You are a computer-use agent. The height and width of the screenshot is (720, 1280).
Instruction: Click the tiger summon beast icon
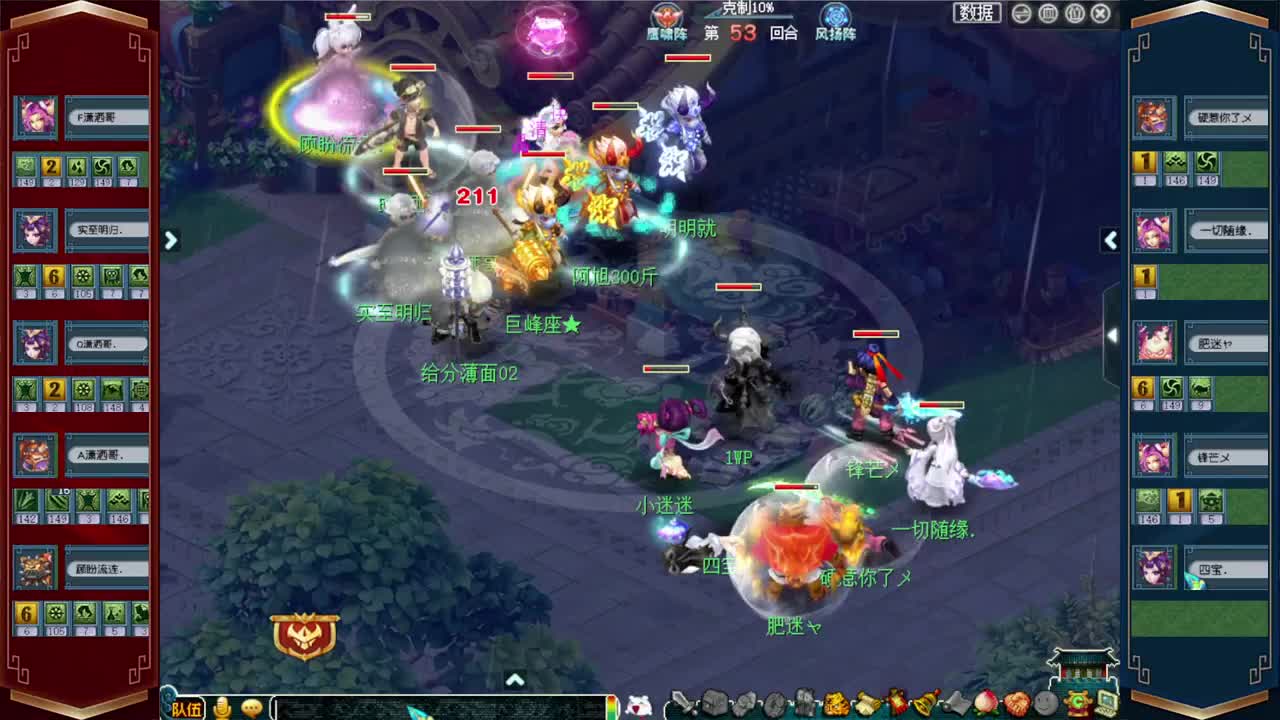click(x=835, y=701)
